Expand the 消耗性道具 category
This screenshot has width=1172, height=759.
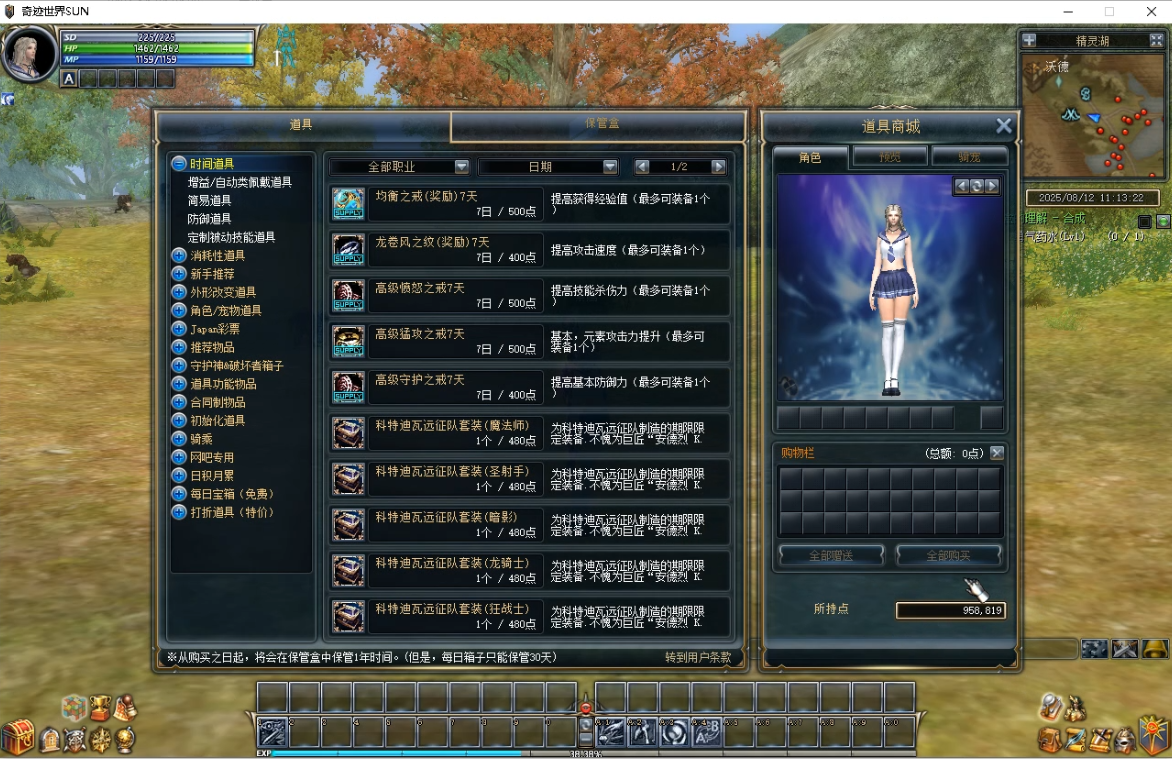(217, 255)
